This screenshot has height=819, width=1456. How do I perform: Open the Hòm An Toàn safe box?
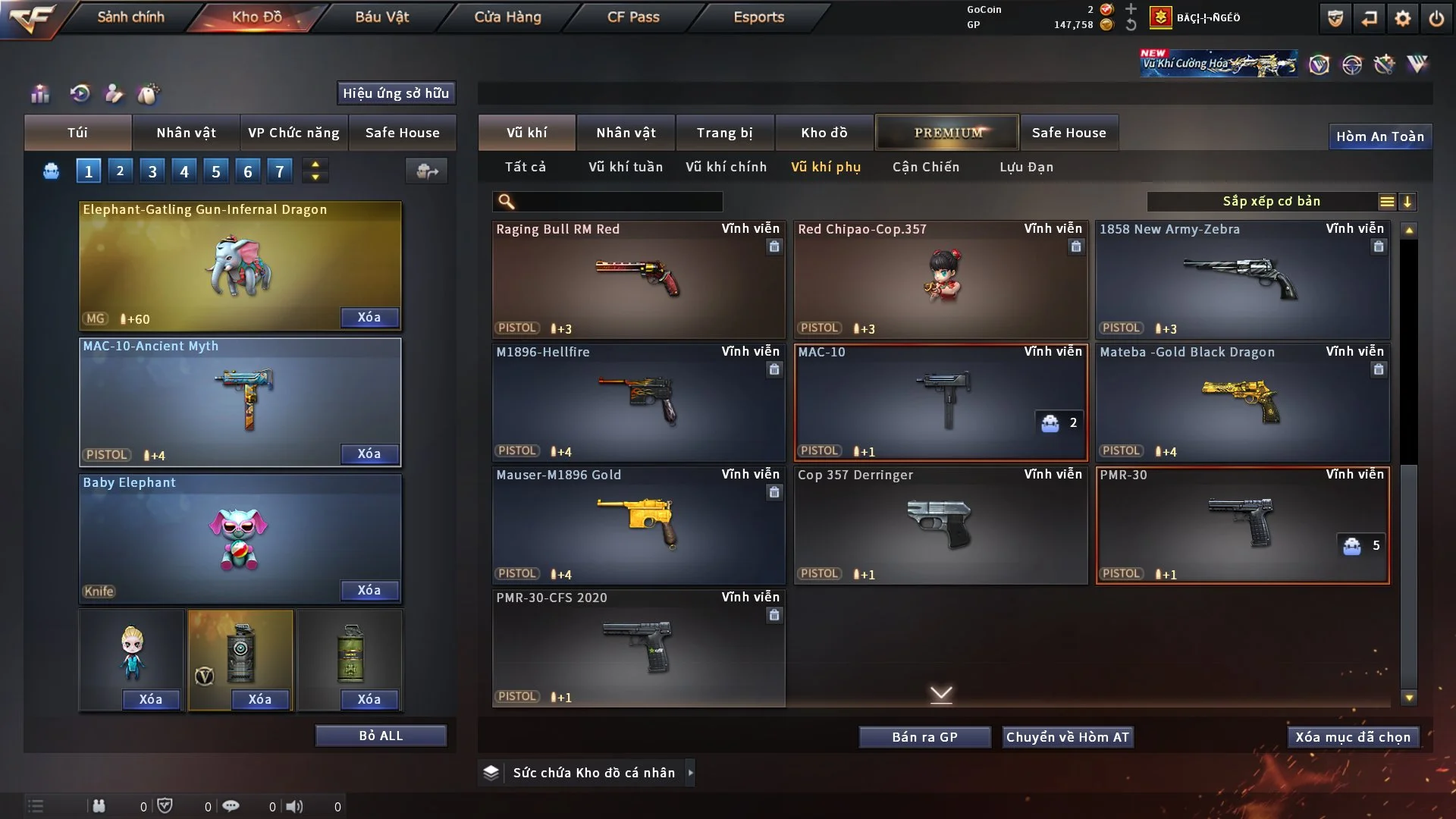[x=1379, y=136]
